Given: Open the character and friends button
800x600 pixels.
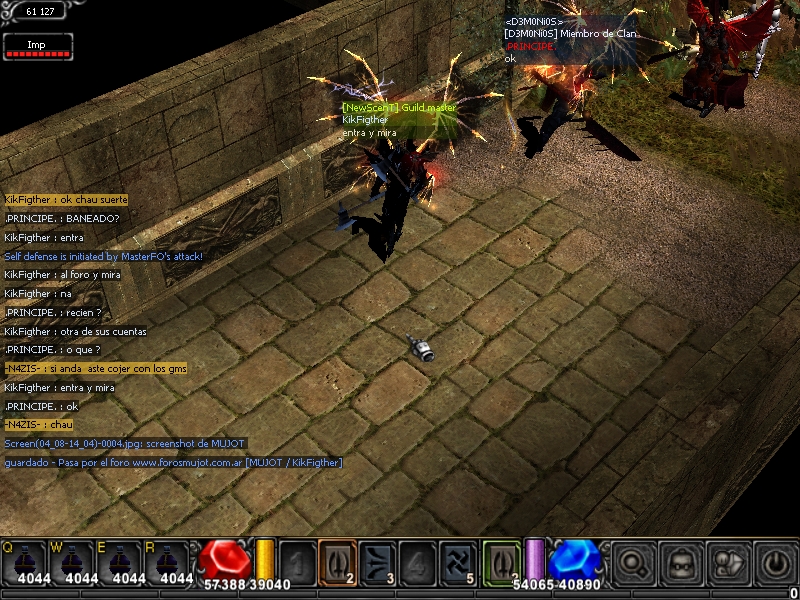Looking at the screenshot, I should point(728,562).
